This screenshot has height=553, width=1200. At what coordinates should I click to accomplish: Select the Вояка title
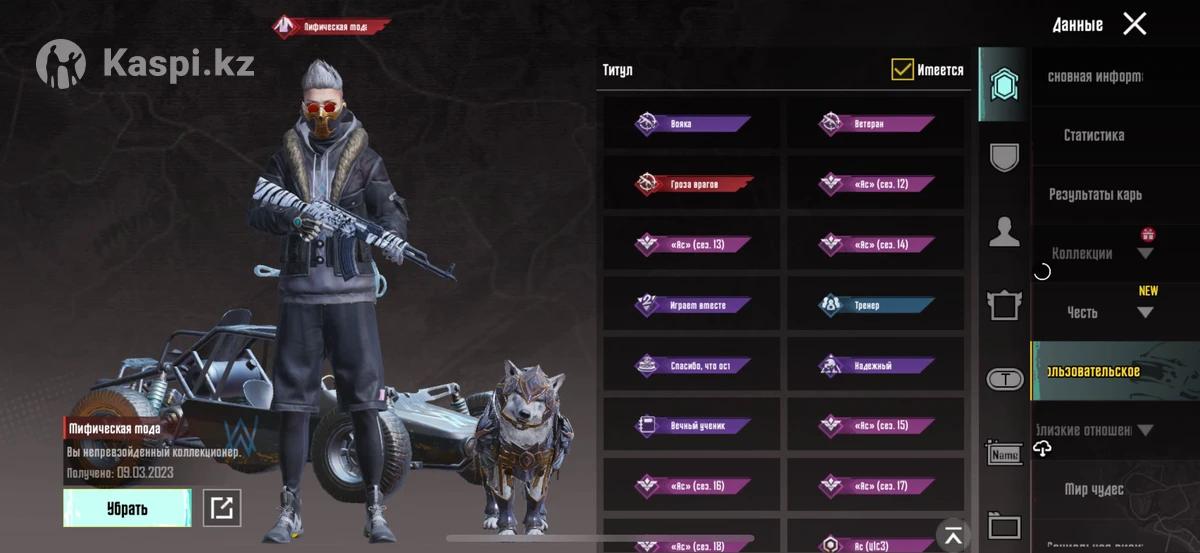coord(692,124)
